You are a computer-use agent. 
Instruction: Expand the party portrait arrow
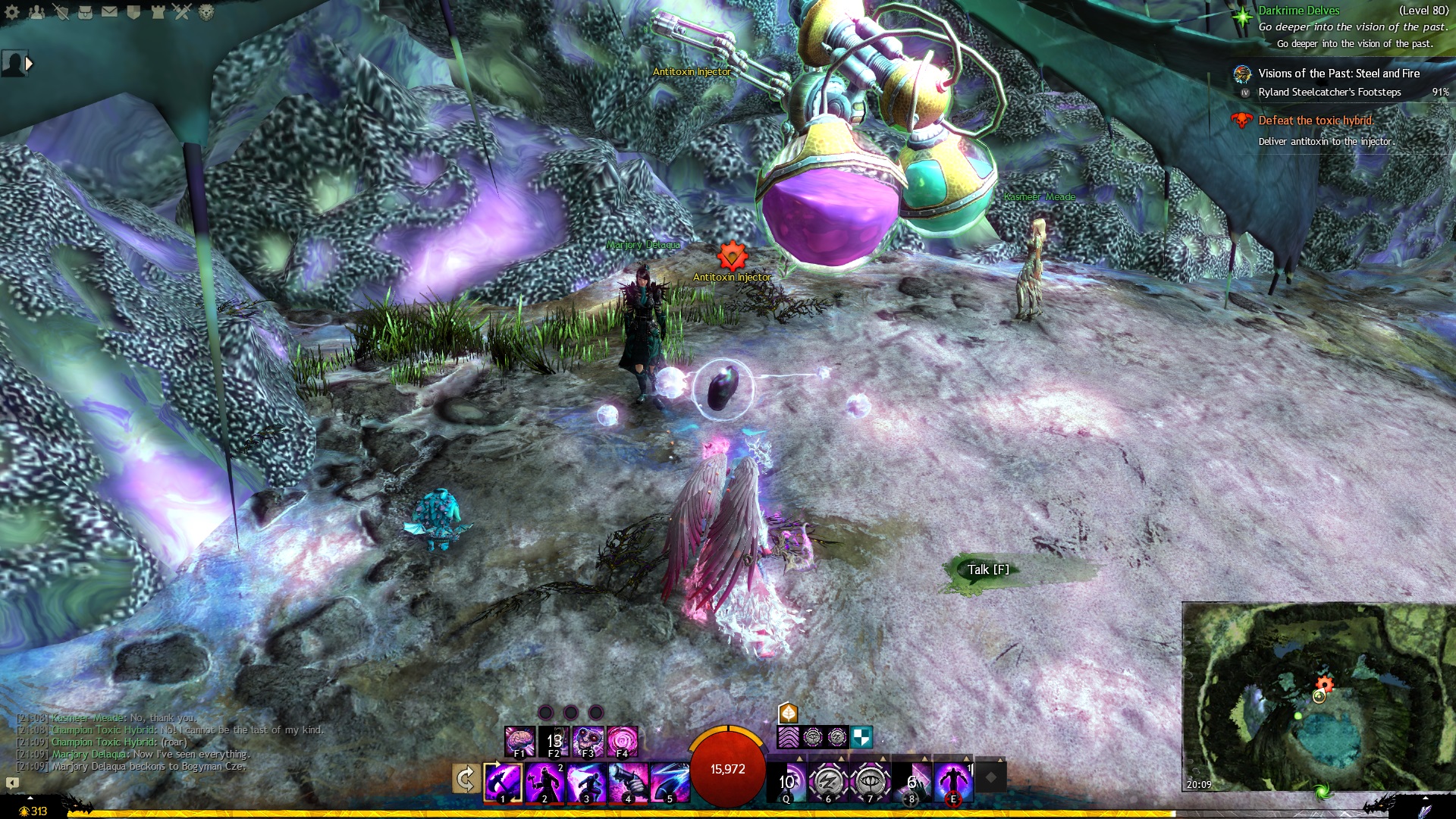tap(30, 64)
